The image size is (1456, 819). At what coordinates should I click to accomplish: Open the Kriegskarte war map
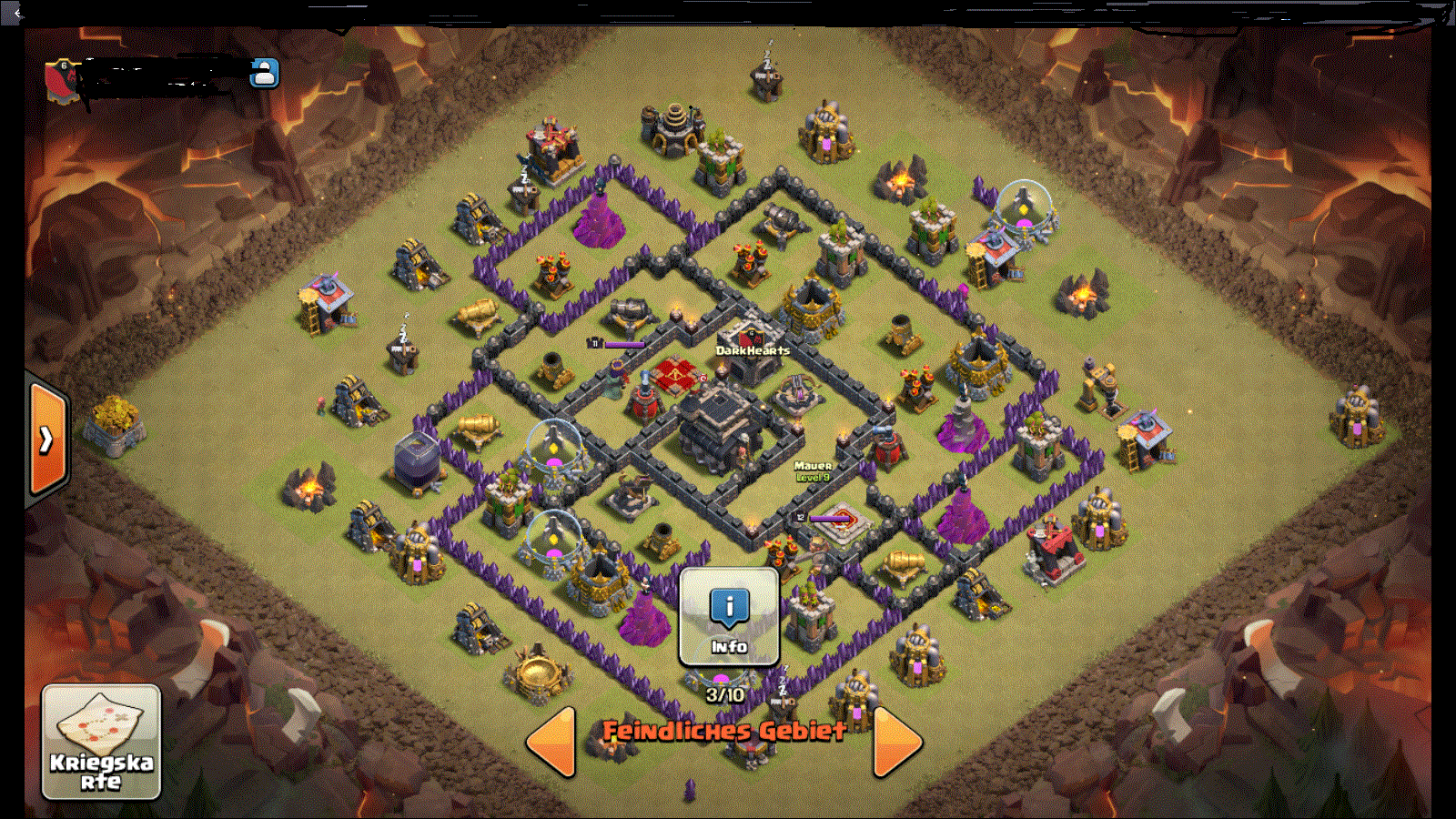[101, 742]
